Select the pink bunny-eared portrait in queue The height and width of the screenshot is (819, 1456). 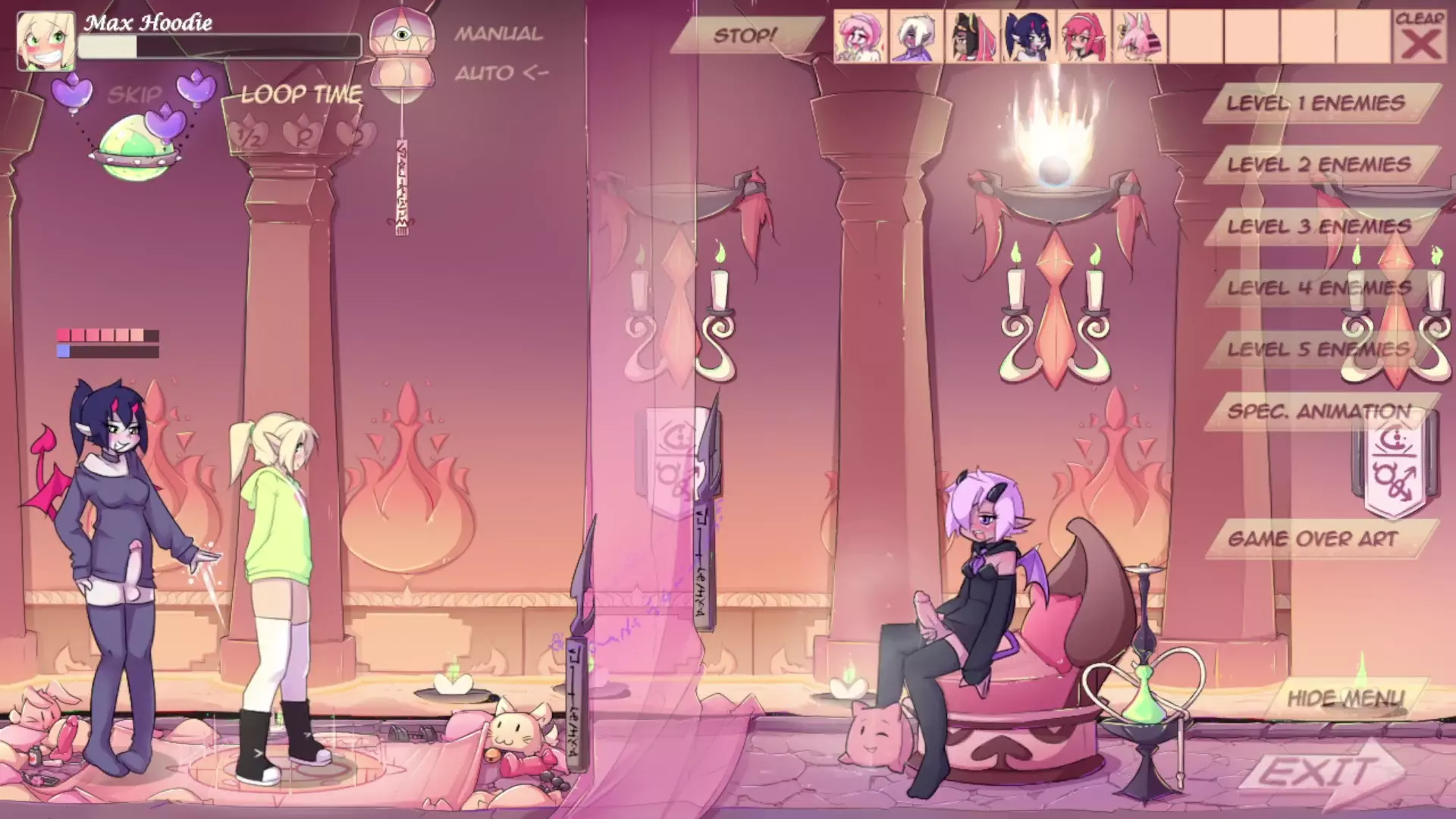point(1139,37)
